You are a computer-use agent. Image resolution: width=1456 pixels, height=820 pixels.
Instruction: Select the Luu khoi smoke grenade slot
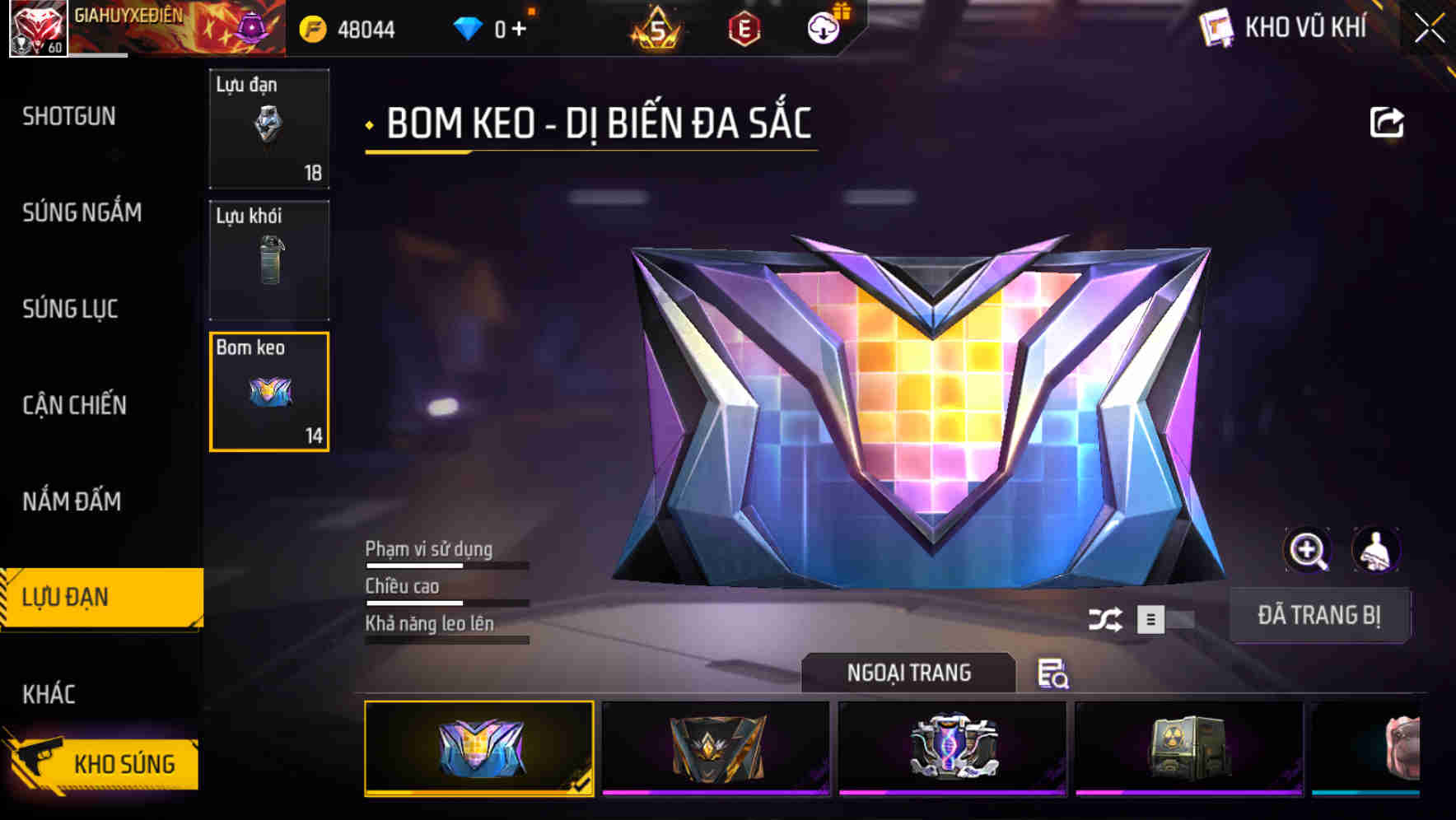tap(269, 260)
